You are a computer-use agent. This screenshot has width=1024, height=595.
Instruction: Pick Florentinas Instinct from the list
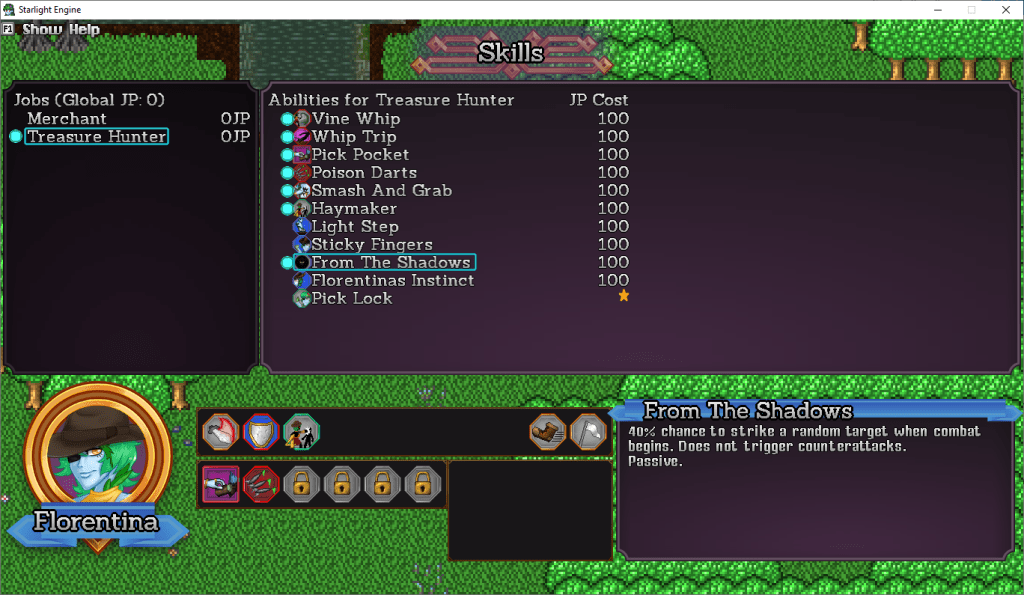[392, 281]
